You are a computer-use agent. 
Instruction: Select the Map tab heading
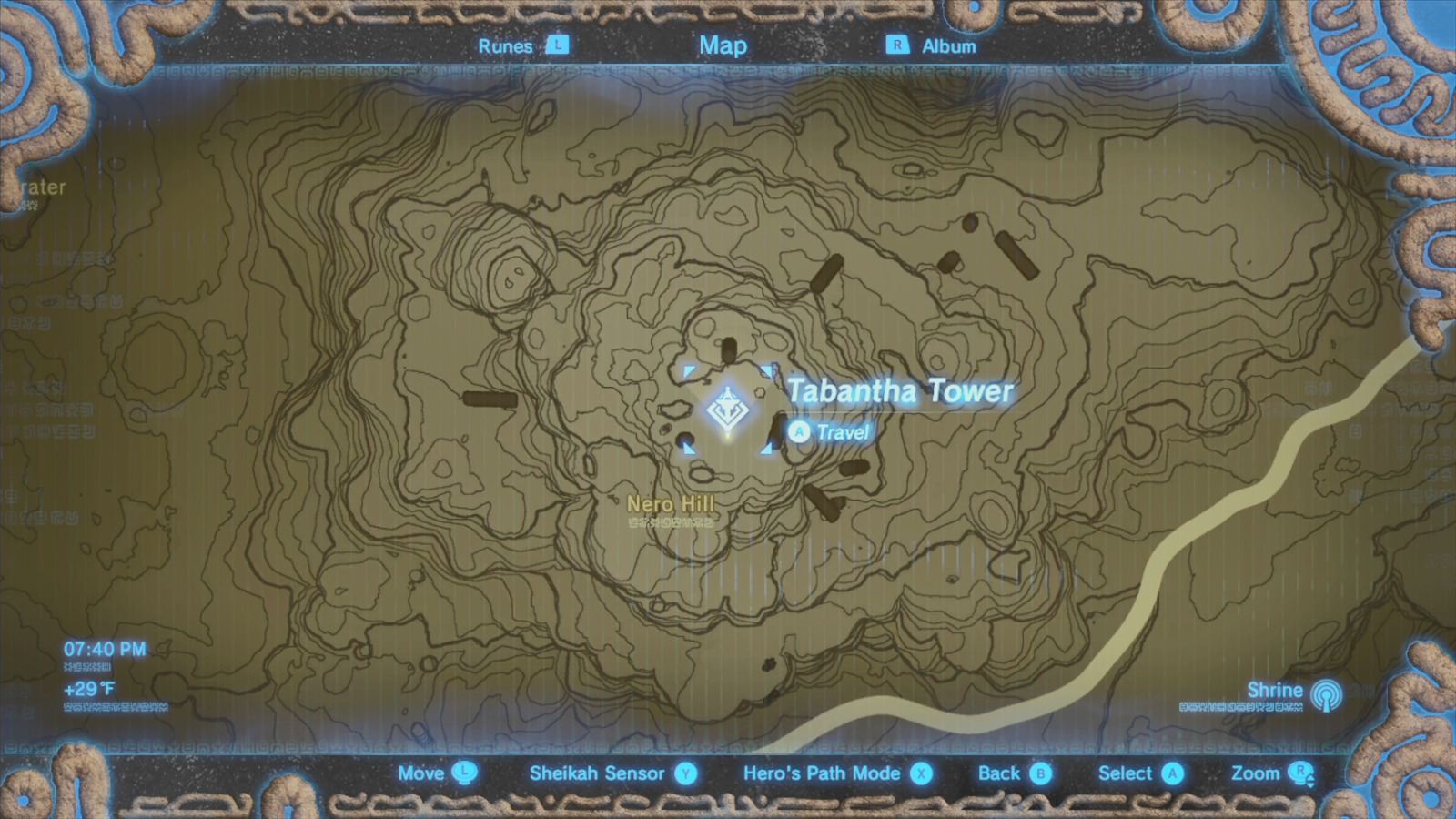723,45
